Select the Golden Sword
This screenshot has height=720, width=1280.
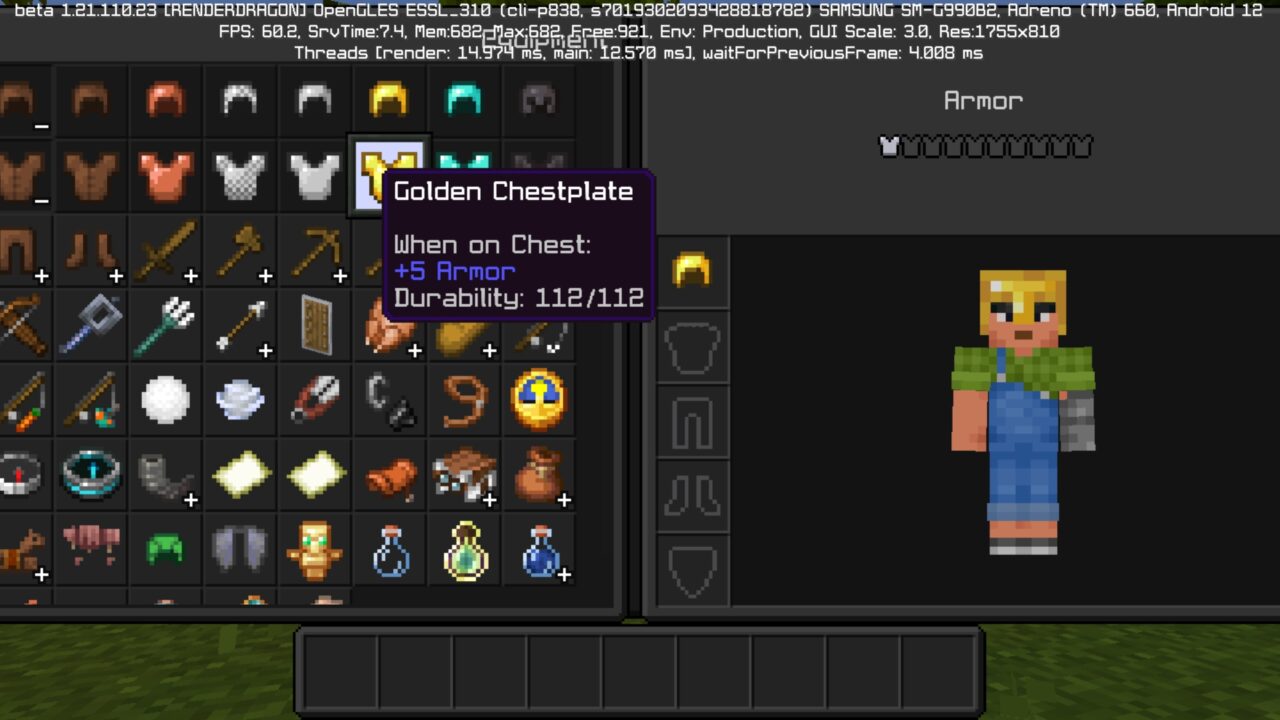pos(165,250)
